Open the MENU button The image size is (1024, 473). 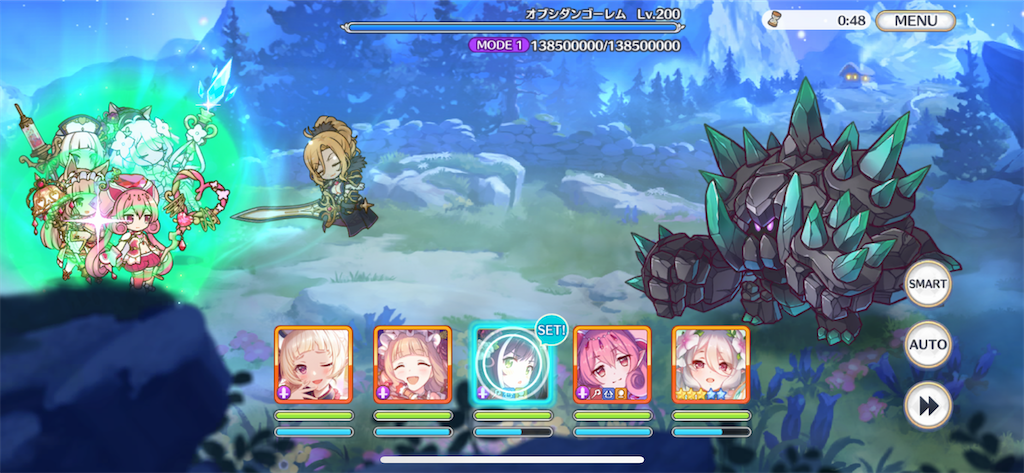915,20
